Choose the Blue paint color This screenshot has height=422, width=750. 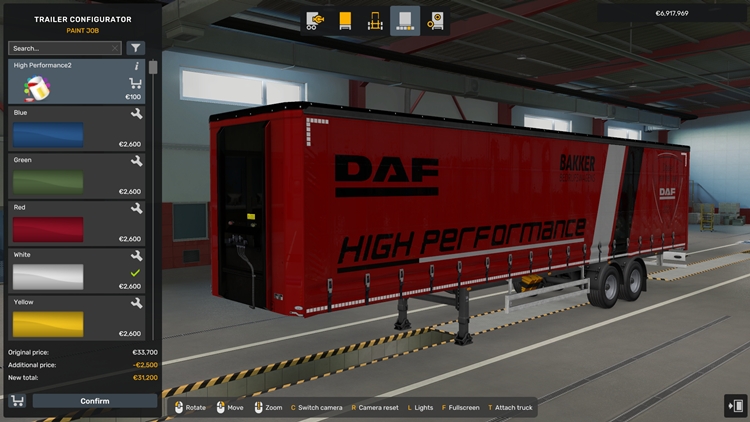click(x=48, y=135)
